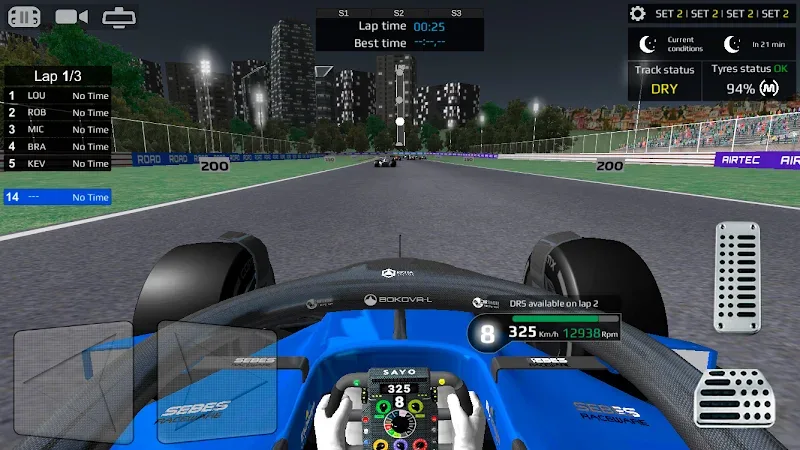Open the car setup gear icon
Image resolution: width=800 pixels, height=450 pixels.
(x=638, y=14)
